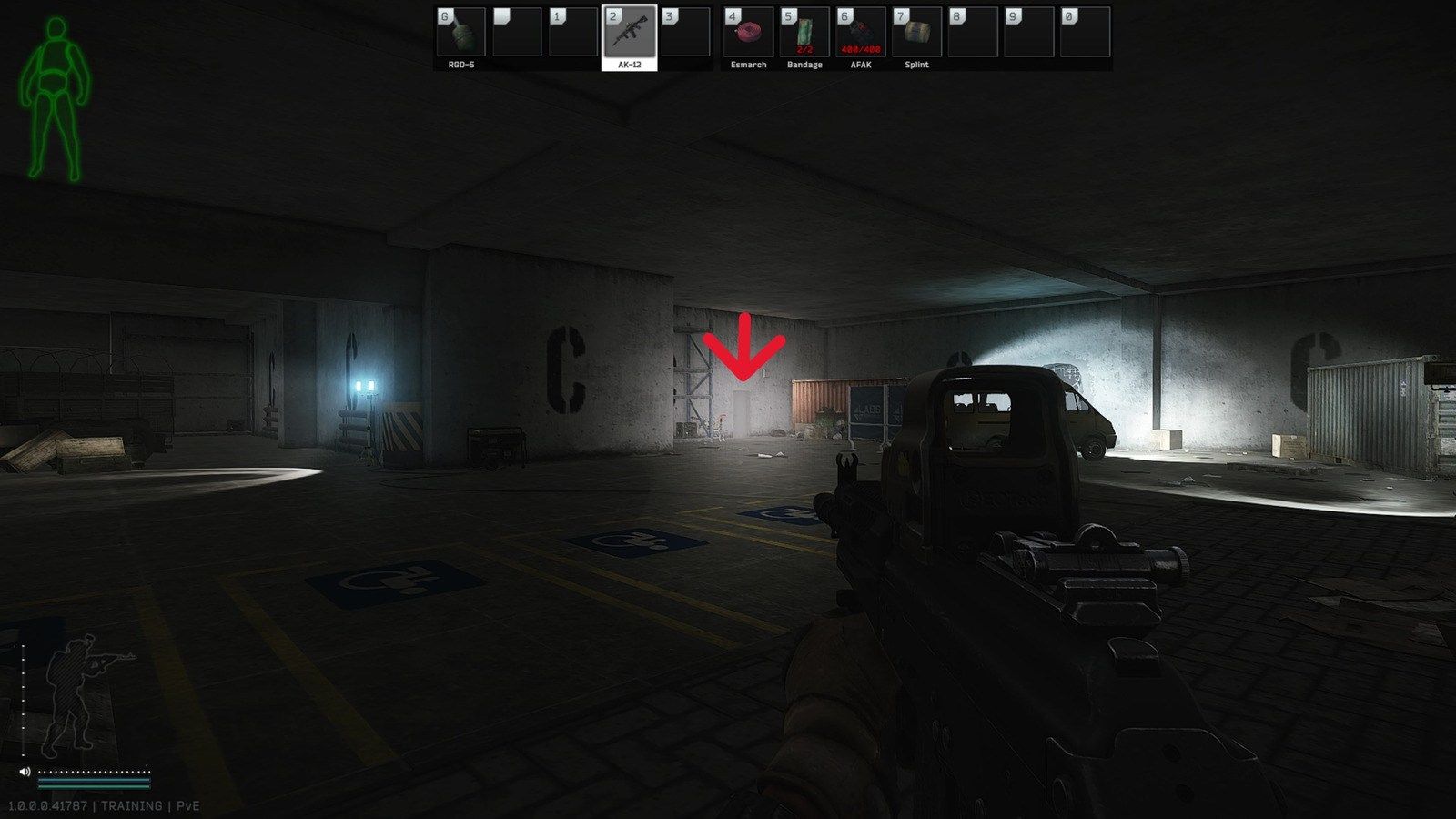Click the dotted volume level meter
Image resolution: width=1456 pixels, height=819 pixels.
[x=94, y=772]
